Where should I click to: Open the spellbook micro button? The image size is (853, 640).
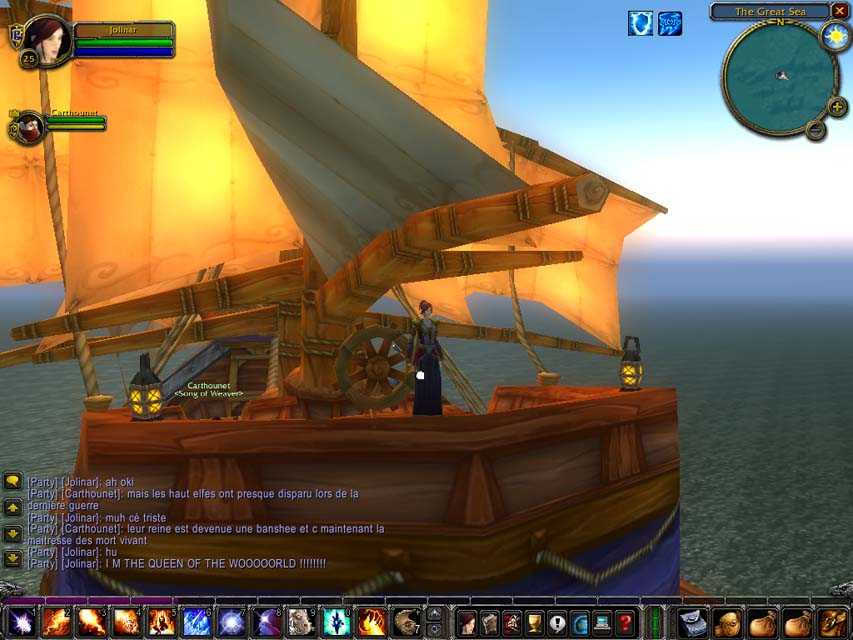pos(489,621)
